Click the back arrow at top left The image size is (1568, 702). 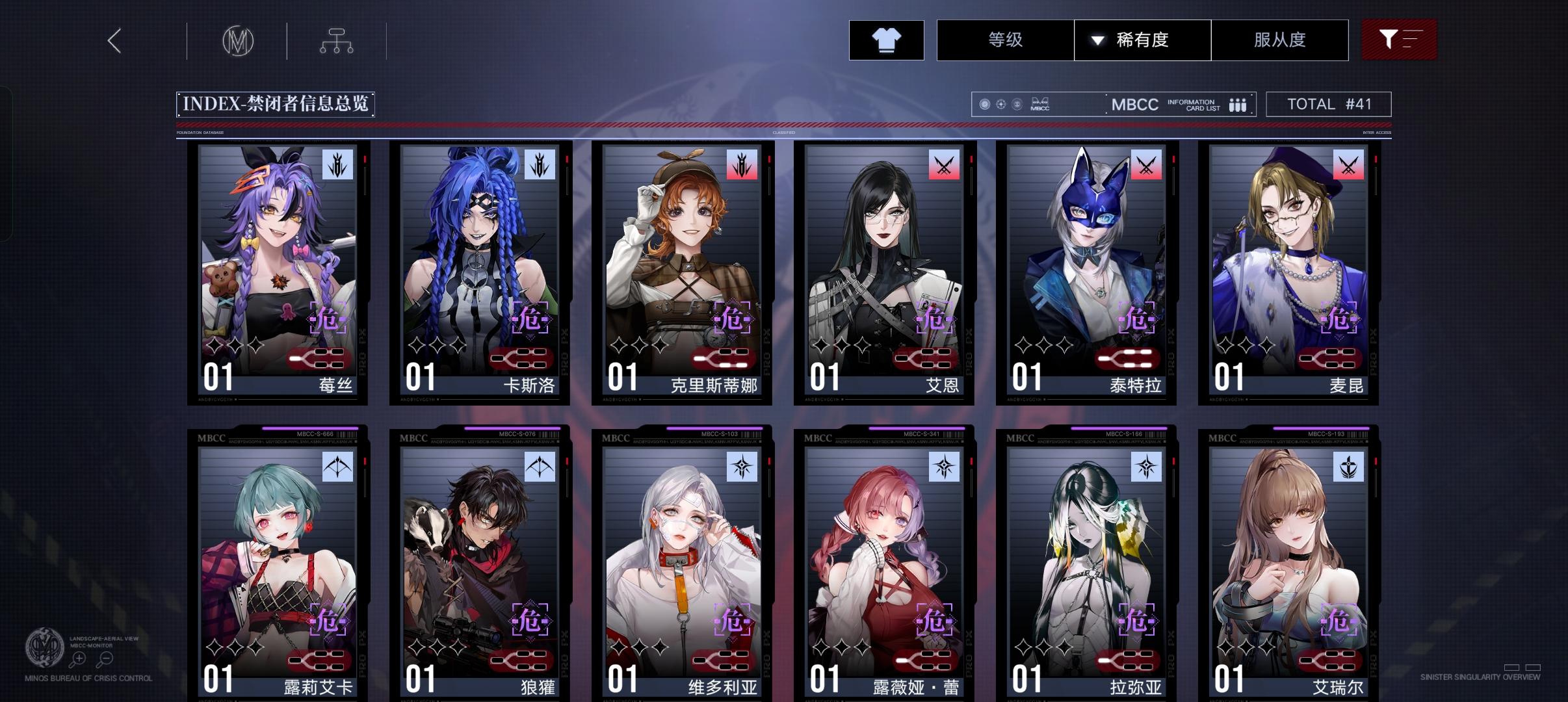114,40
